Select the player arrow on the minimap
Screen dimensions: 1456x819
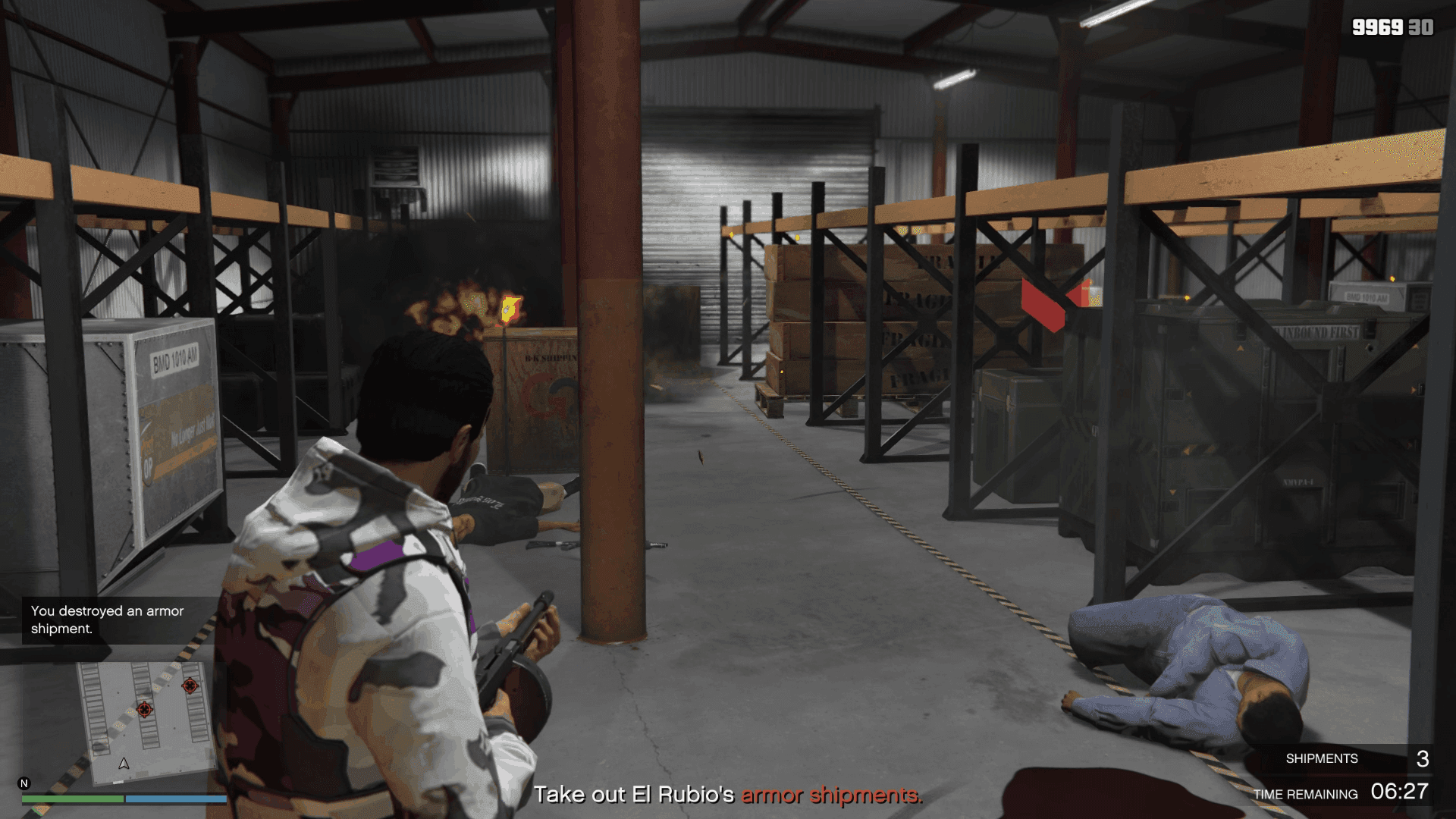(x=124, y=763)
